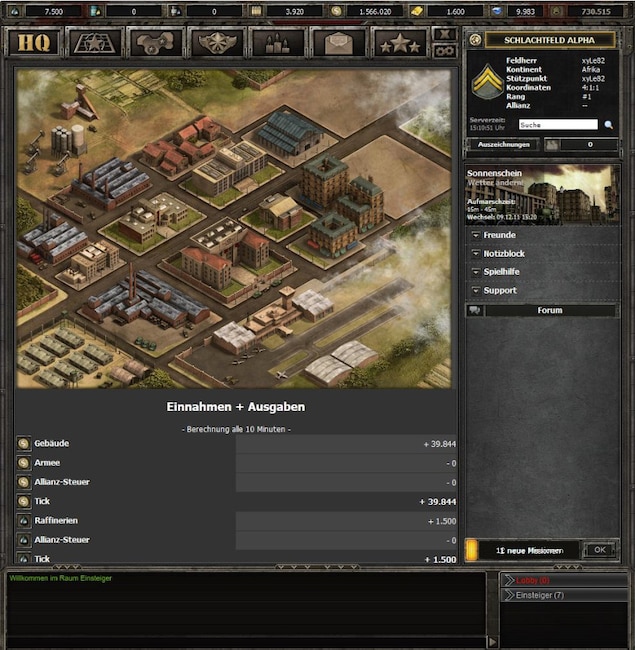
Task: Open the star map toolbar button
Action: 96,43
